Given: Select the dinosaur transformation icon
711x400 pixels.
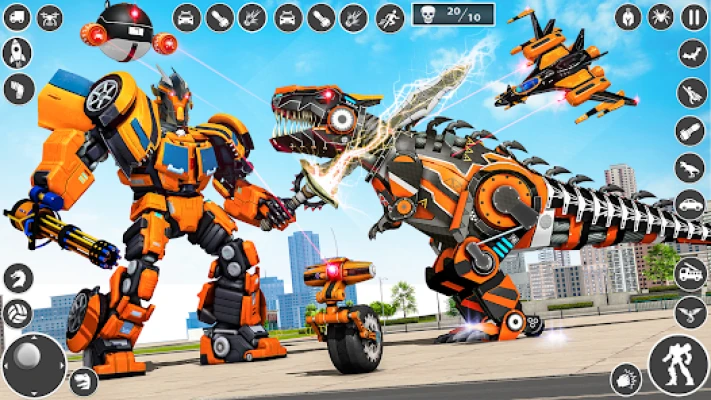Looking at the screenshot, I should tap(691, 167).
